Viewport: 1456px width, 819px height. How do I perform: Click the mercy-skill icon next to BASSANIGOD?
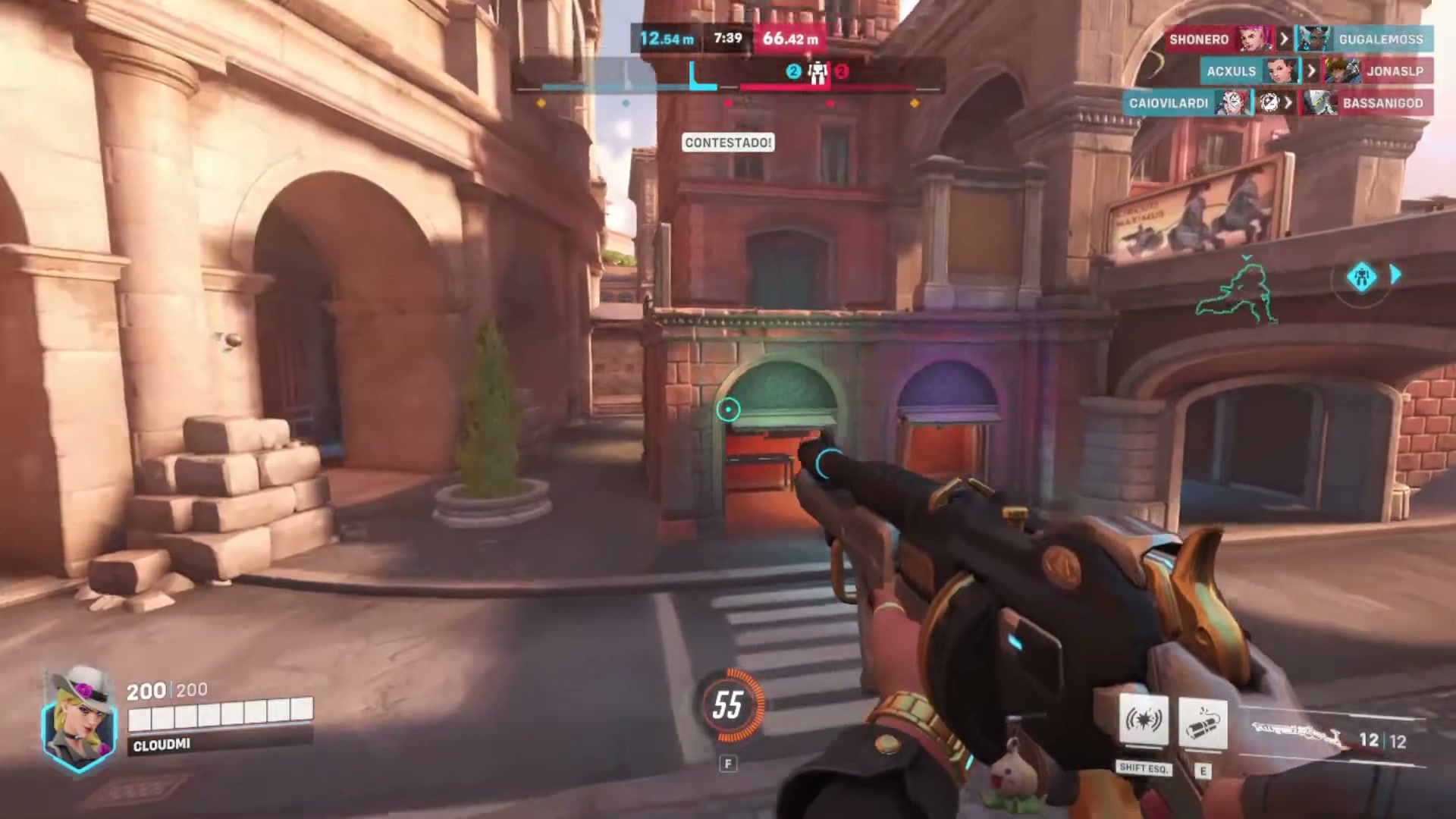point(1269,102)
